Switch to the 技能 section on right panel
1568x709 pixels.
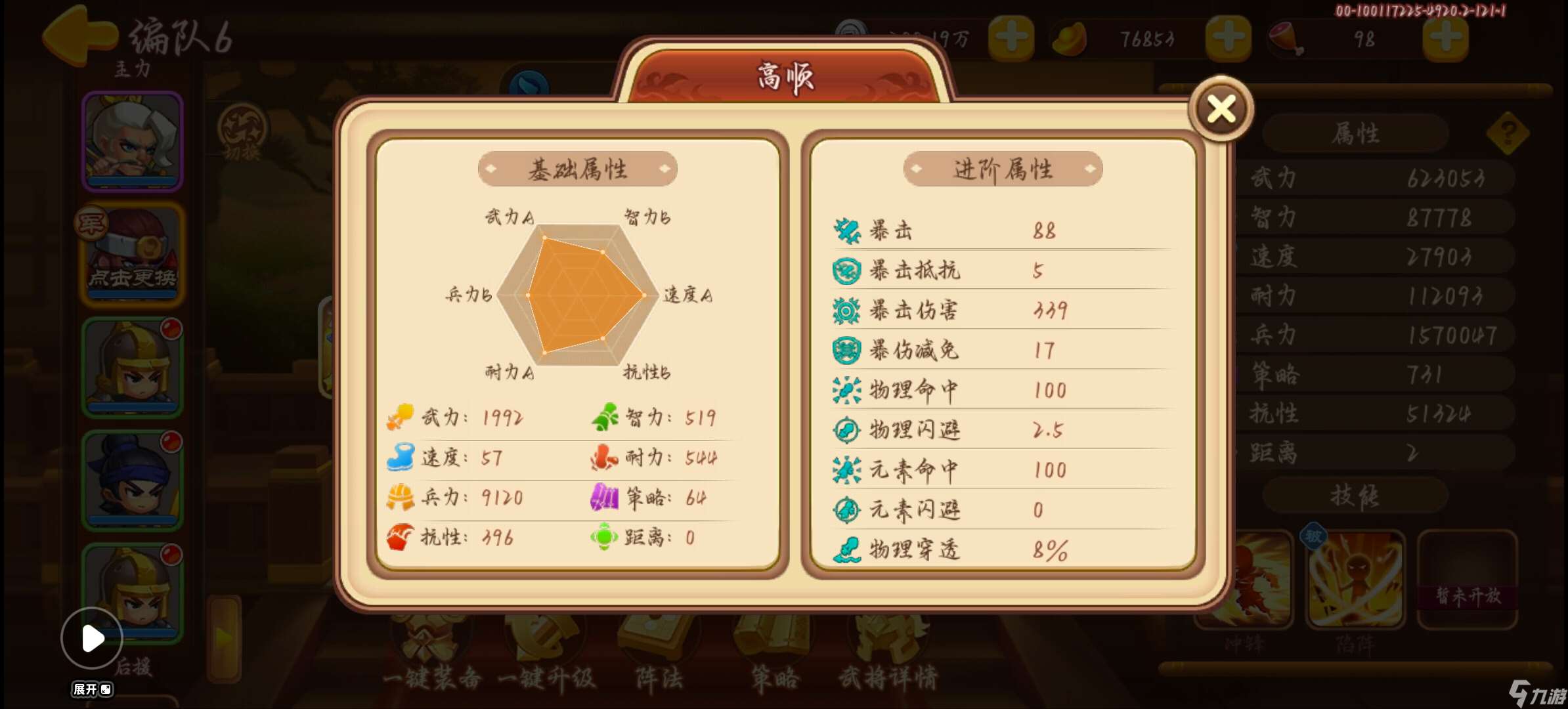tap(1355, 497)
